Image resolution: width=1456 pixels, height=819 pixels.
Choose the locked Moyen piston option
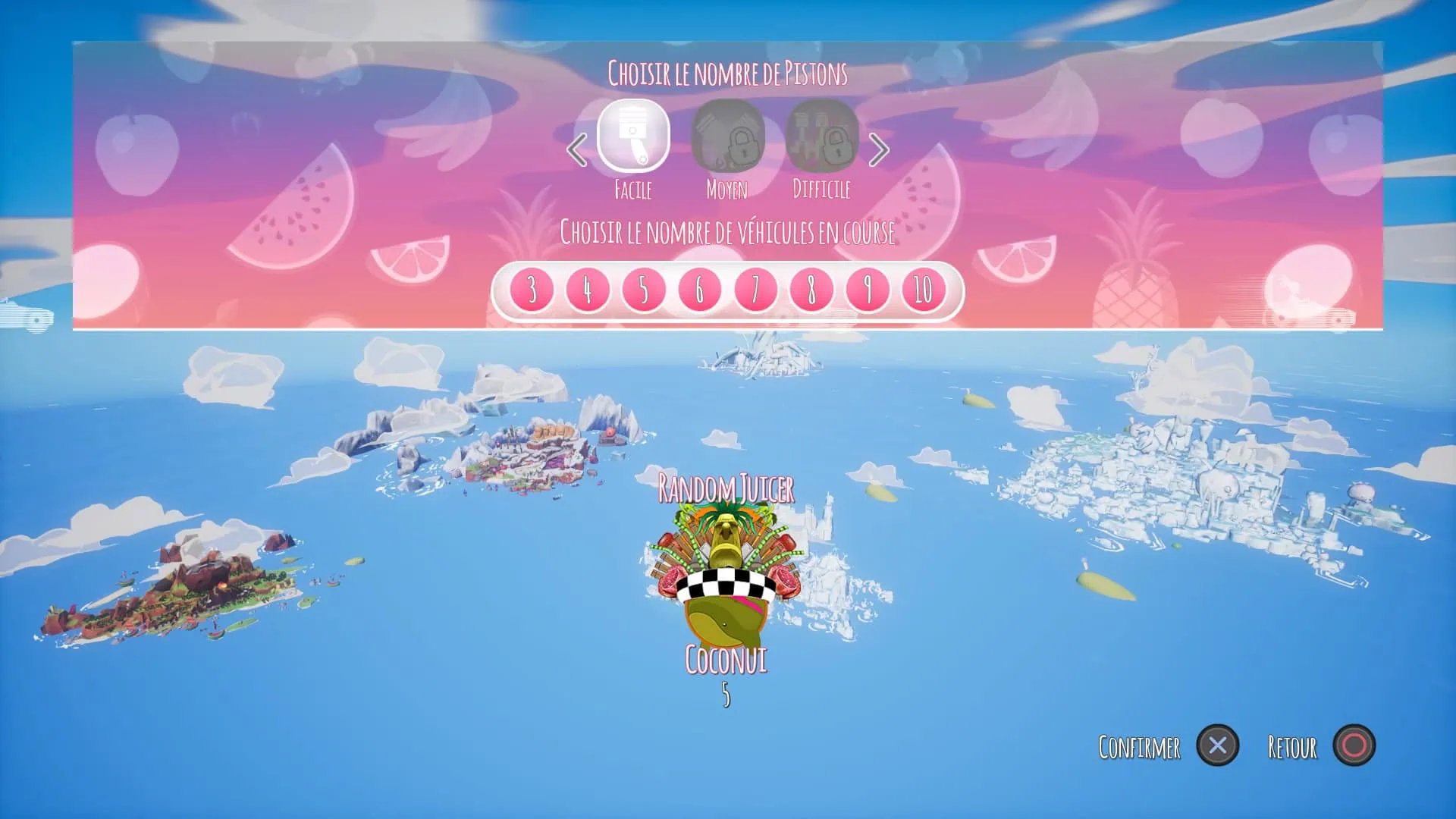(727, 136)
